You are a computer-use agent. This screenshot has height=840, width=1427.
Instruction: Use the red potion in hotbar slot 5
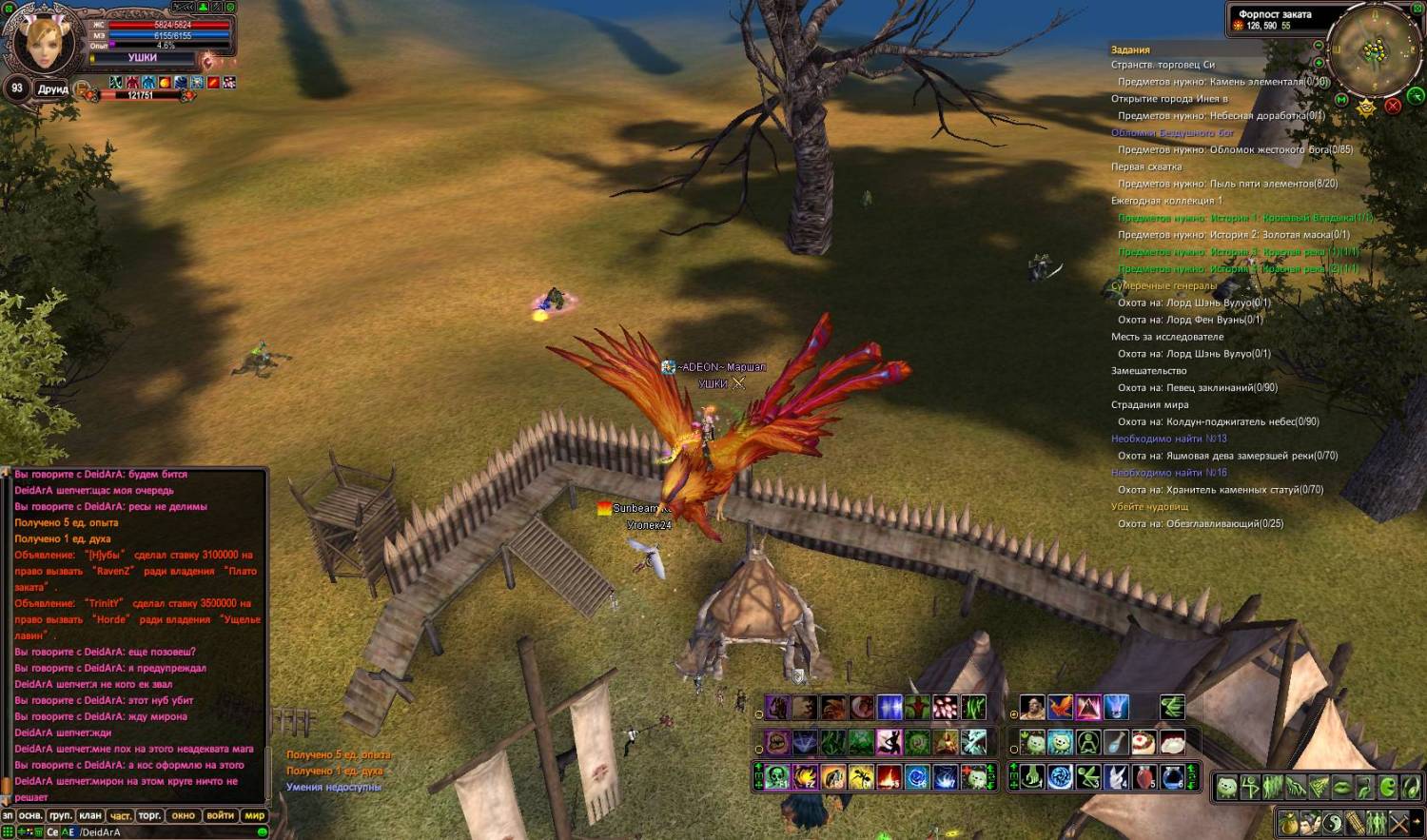coord(1144,777)
